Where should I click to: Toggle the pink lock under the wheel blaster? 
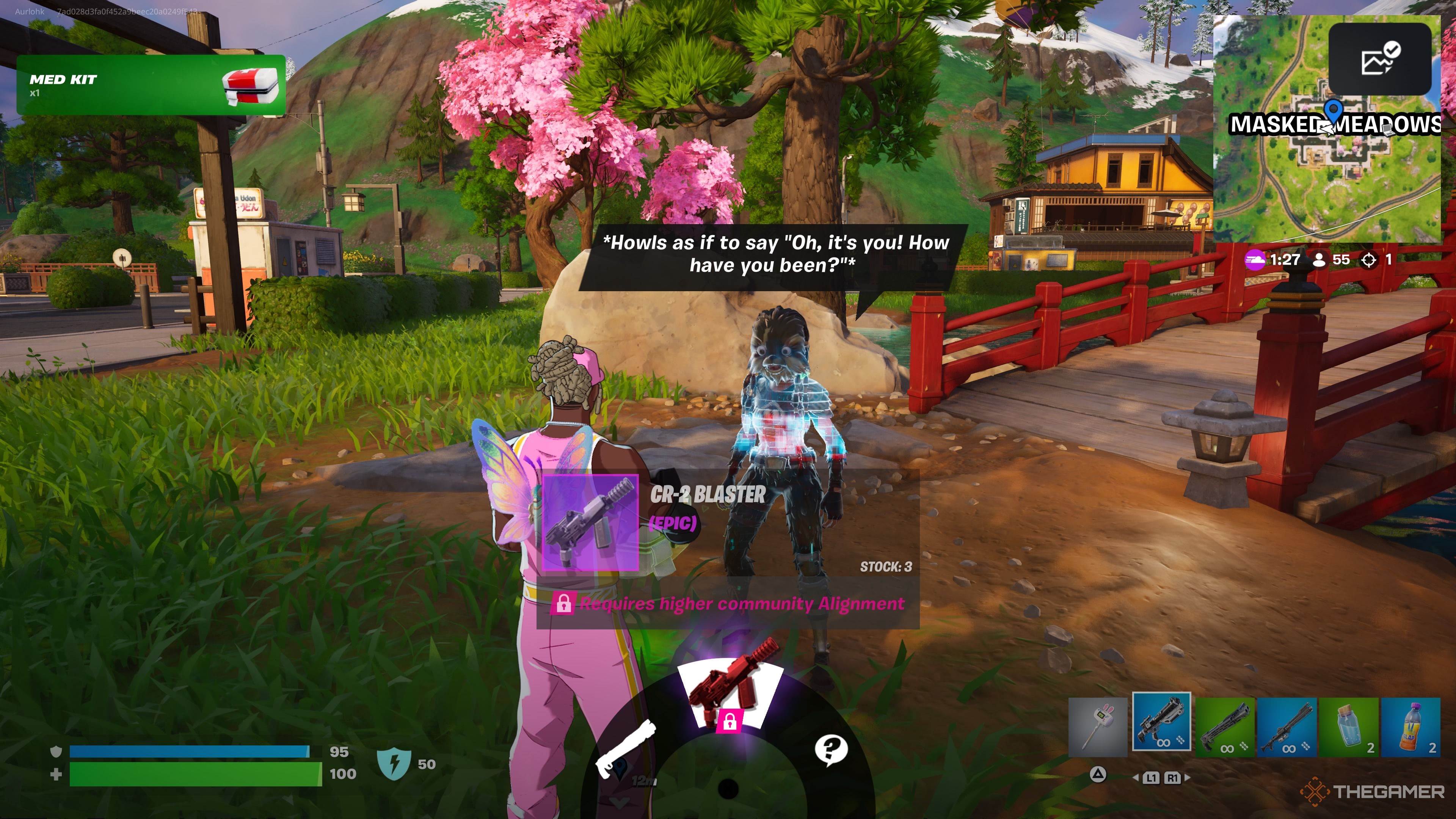[730, 722]
